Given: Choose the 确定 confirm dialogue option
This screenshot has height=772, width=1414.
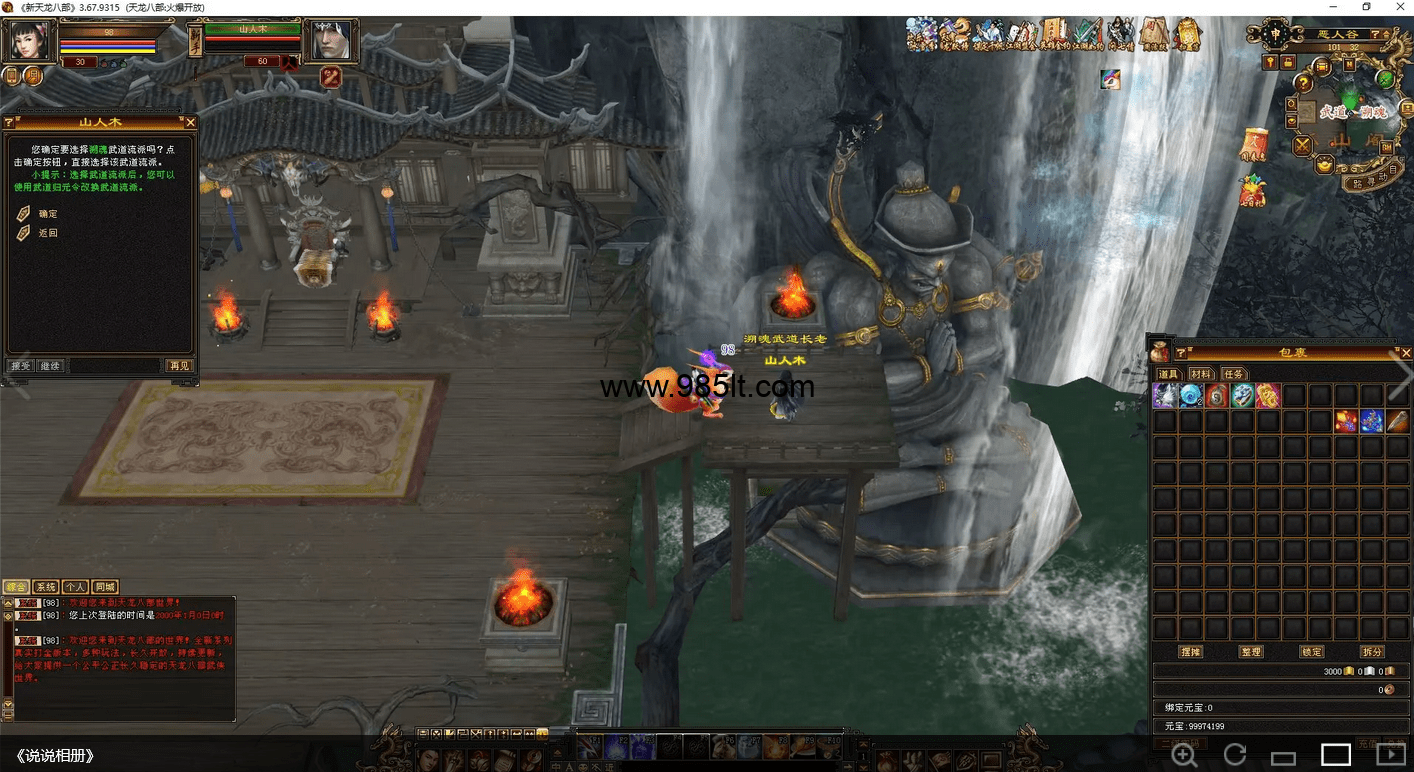Looking at the screenshot, I should [x=48, y=214].
